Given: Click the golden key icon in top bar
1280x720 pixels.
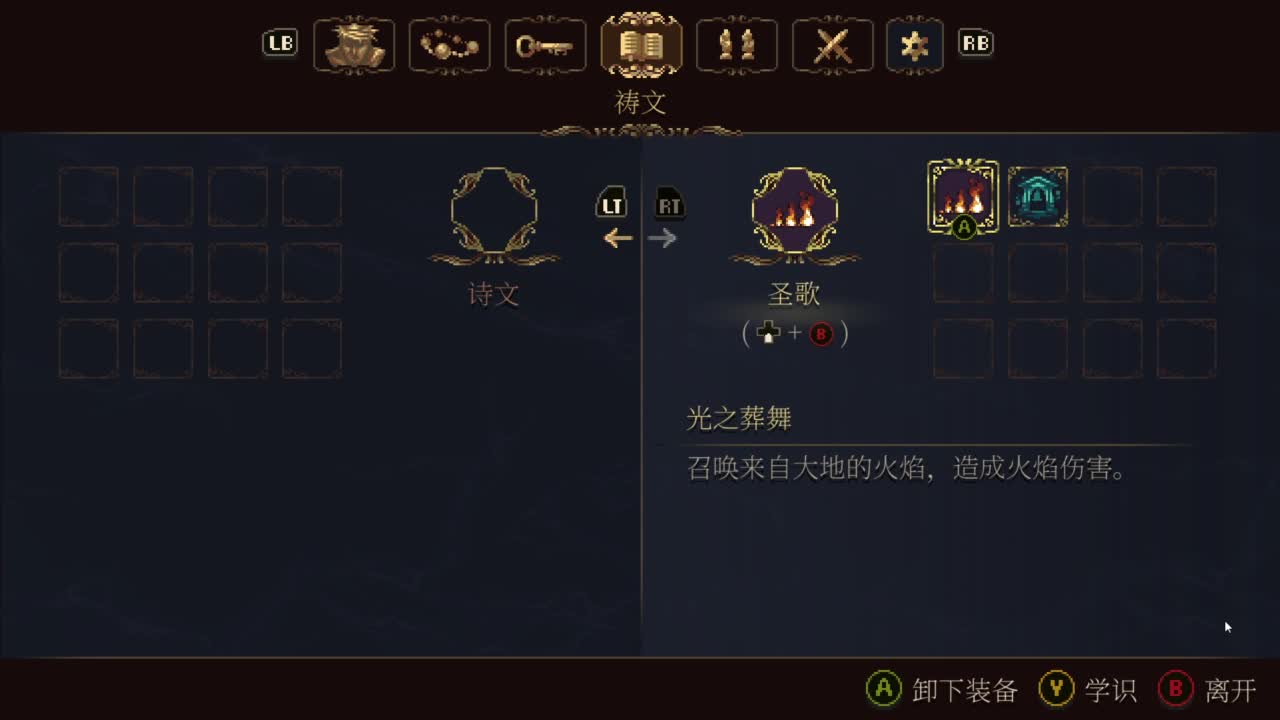Looking at the screenshot, I should [x=545, y=44].
